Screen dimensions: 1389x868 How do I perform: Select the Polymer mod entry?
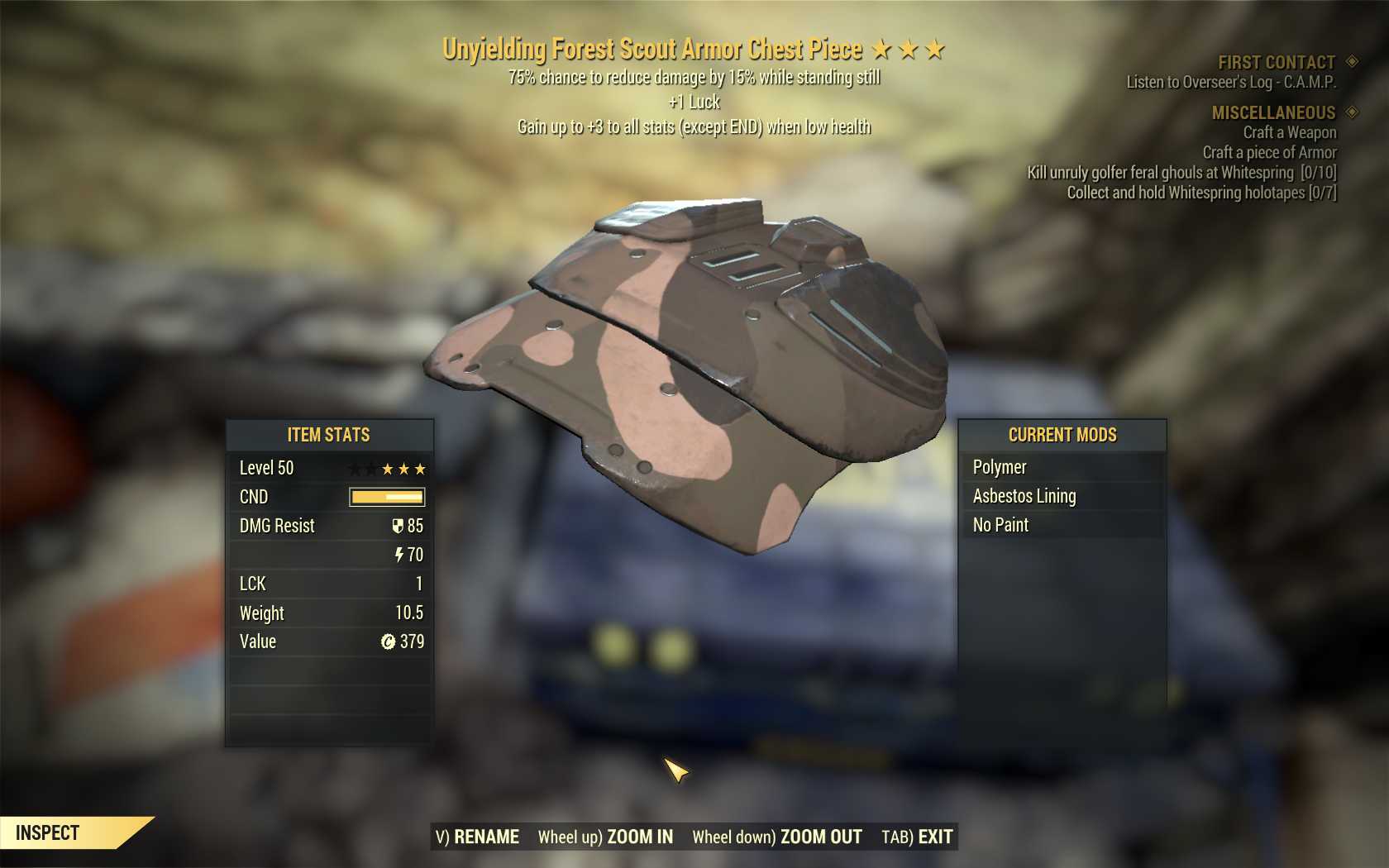point(1000,467)
